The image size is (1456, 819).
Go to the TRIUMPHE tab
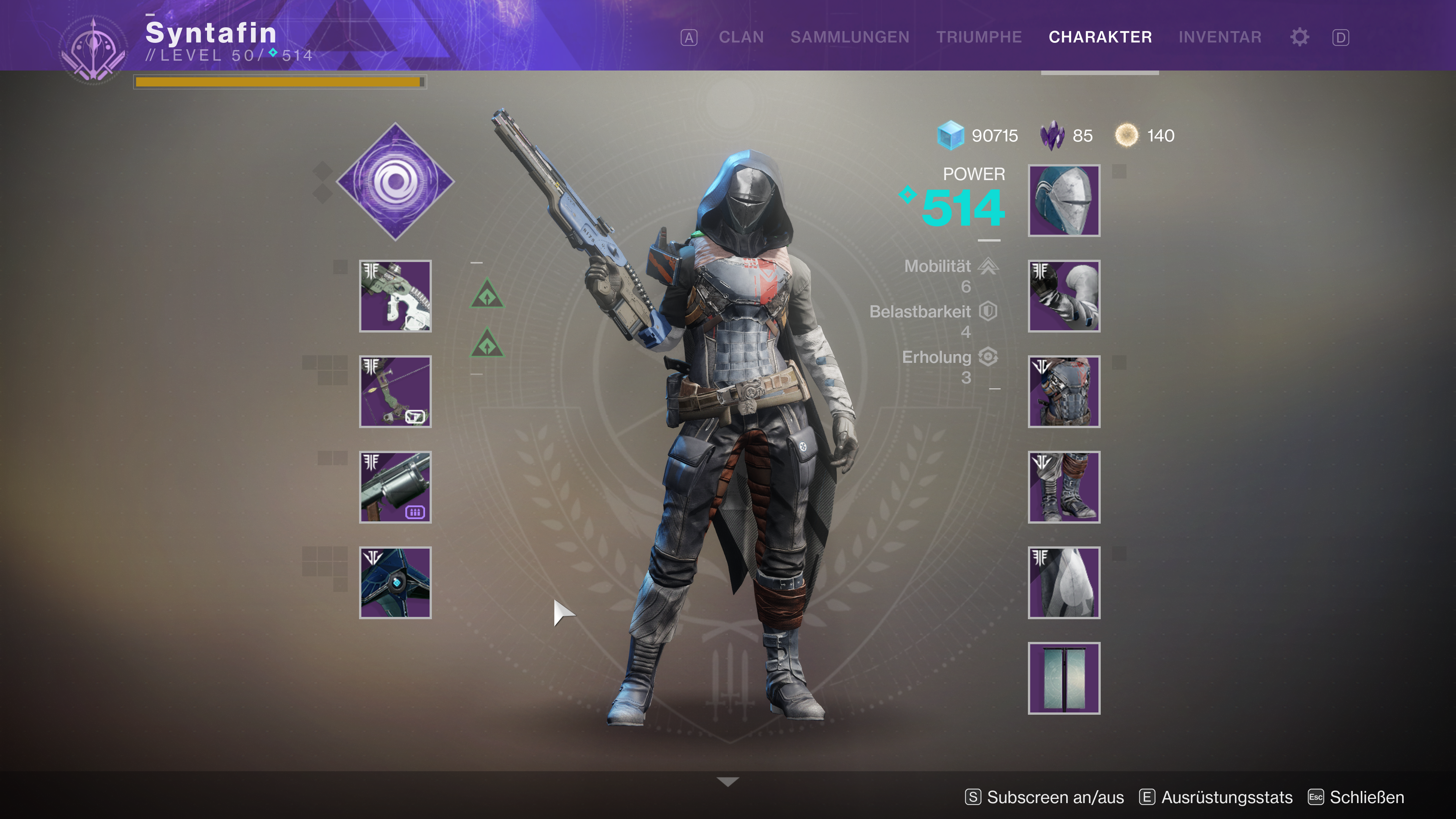click(979, 37)
